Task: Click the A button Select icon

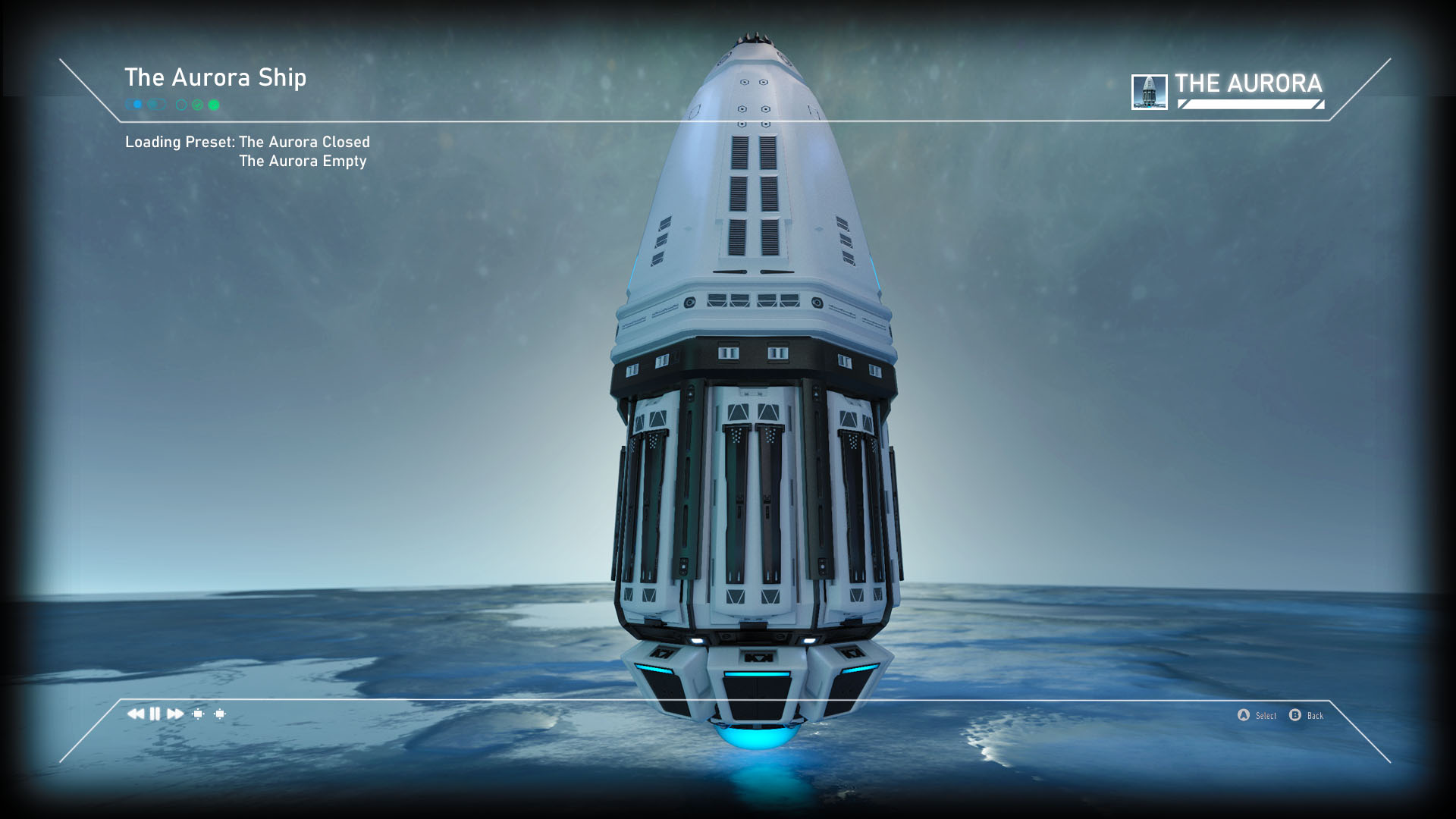Action: [x=1242, y=715]
